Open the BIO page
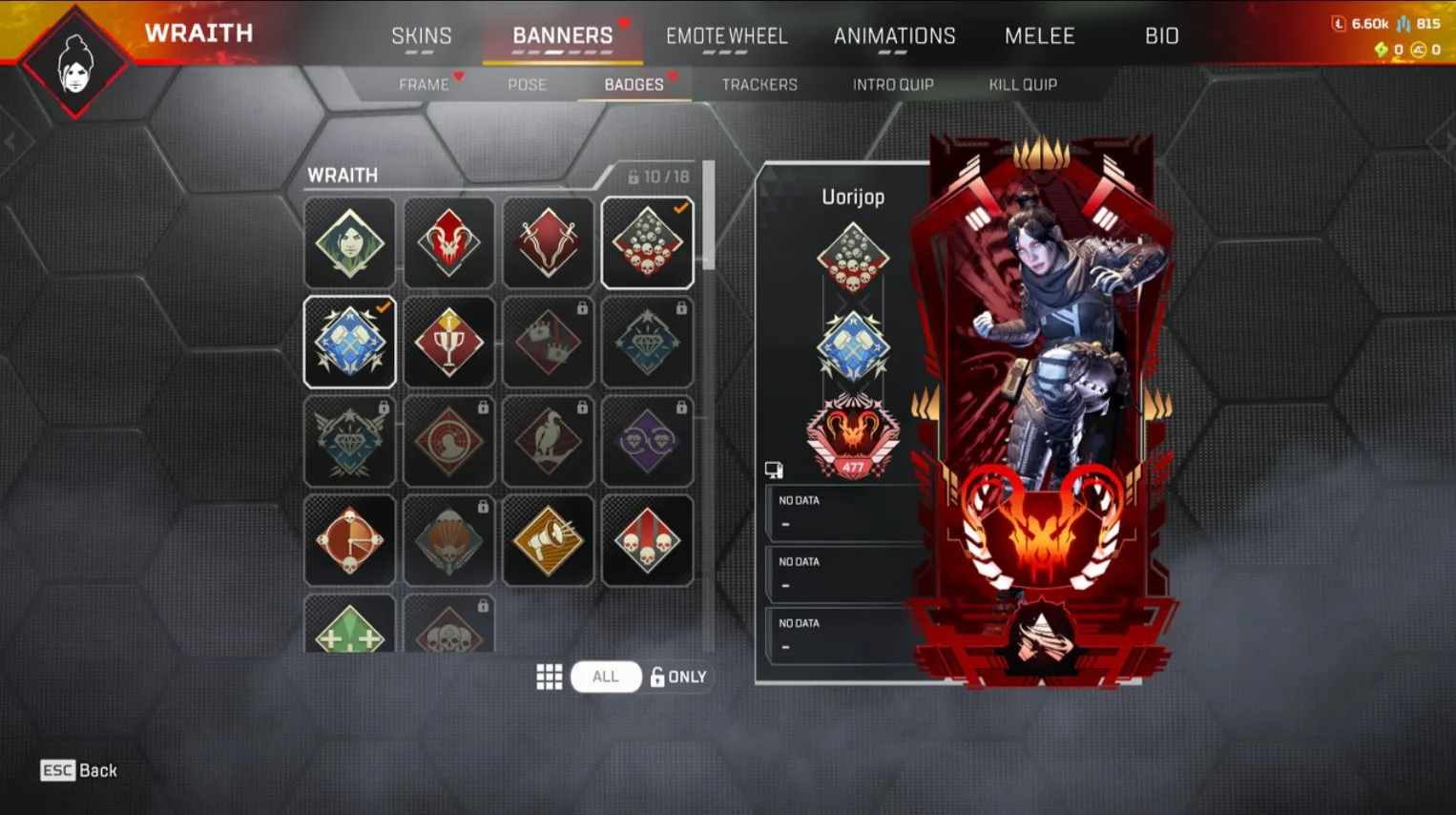 [1160, 36]
